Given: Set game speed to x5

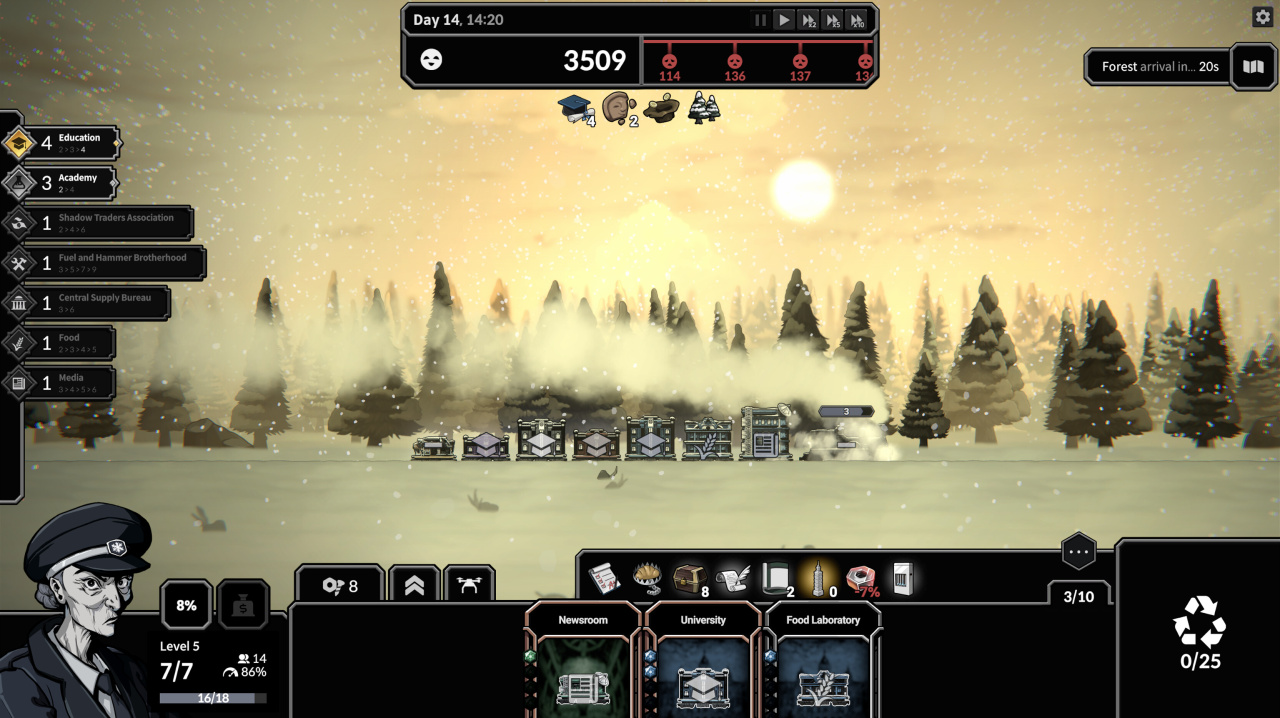Looking at the screenshot, I should (x=832, y=20).
